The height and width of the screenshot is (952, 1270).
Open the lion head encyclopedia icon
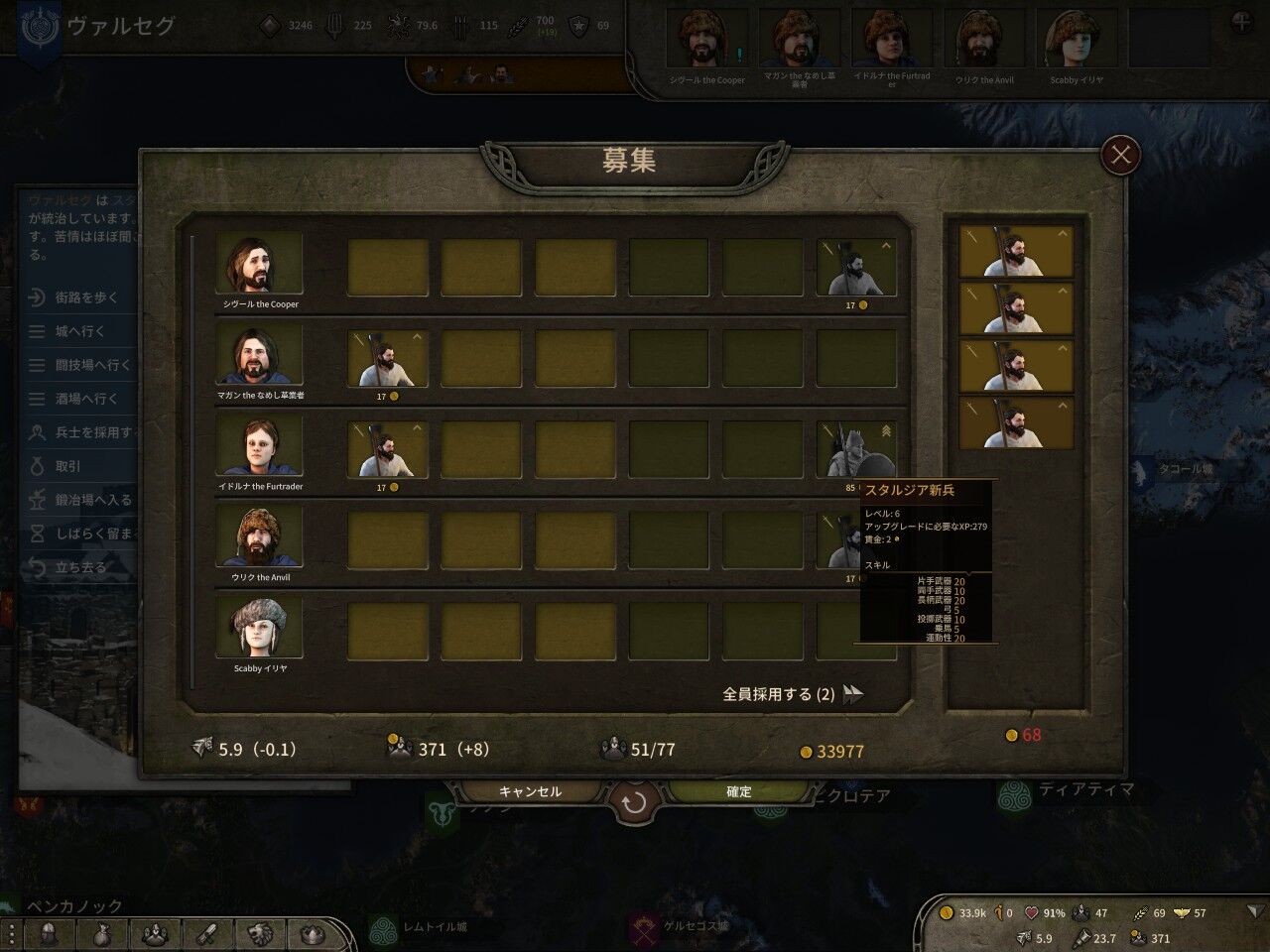click(x=259, y=933)
